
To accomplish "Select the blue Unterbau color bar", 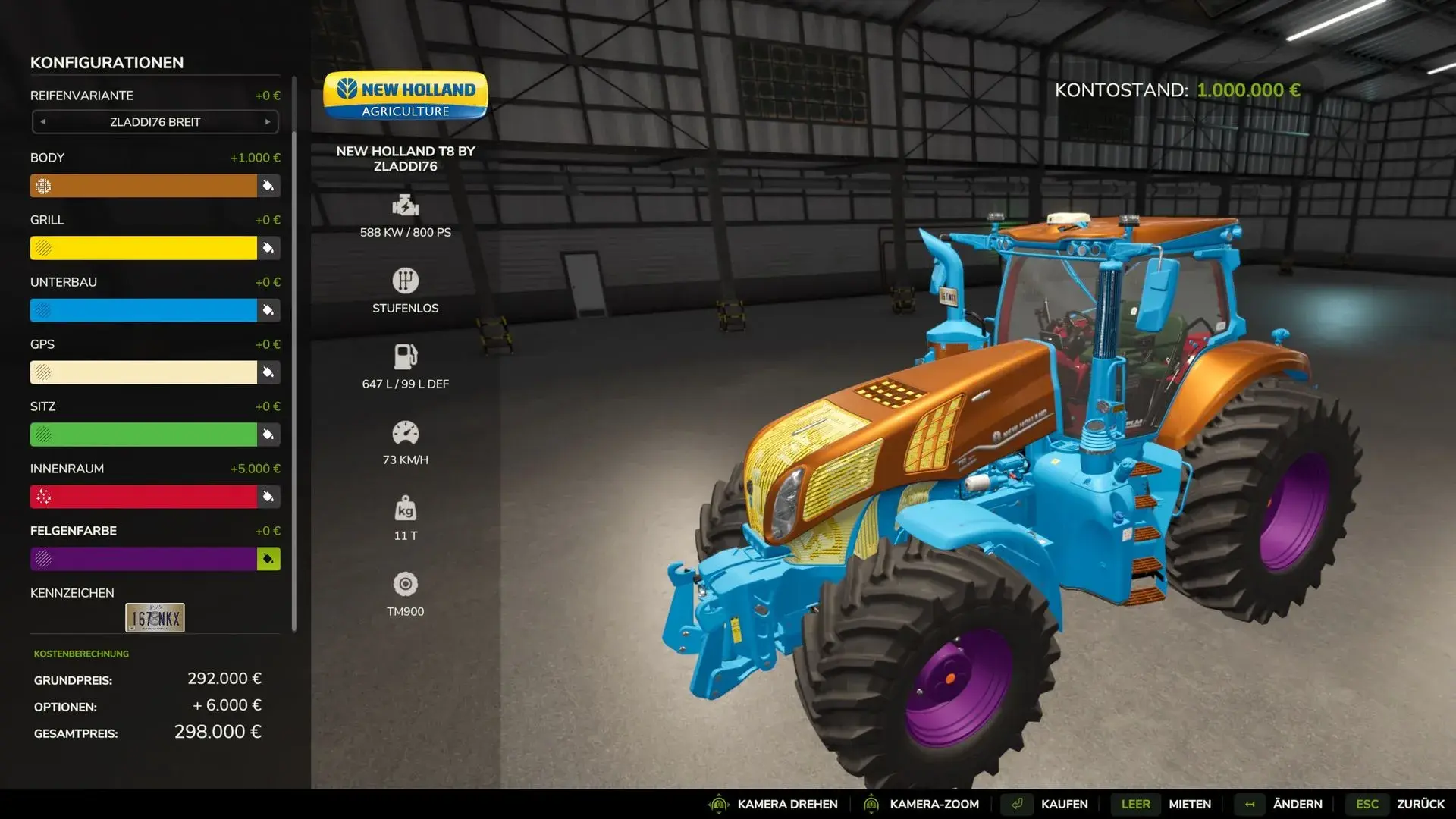I will (x=143, y=310).
